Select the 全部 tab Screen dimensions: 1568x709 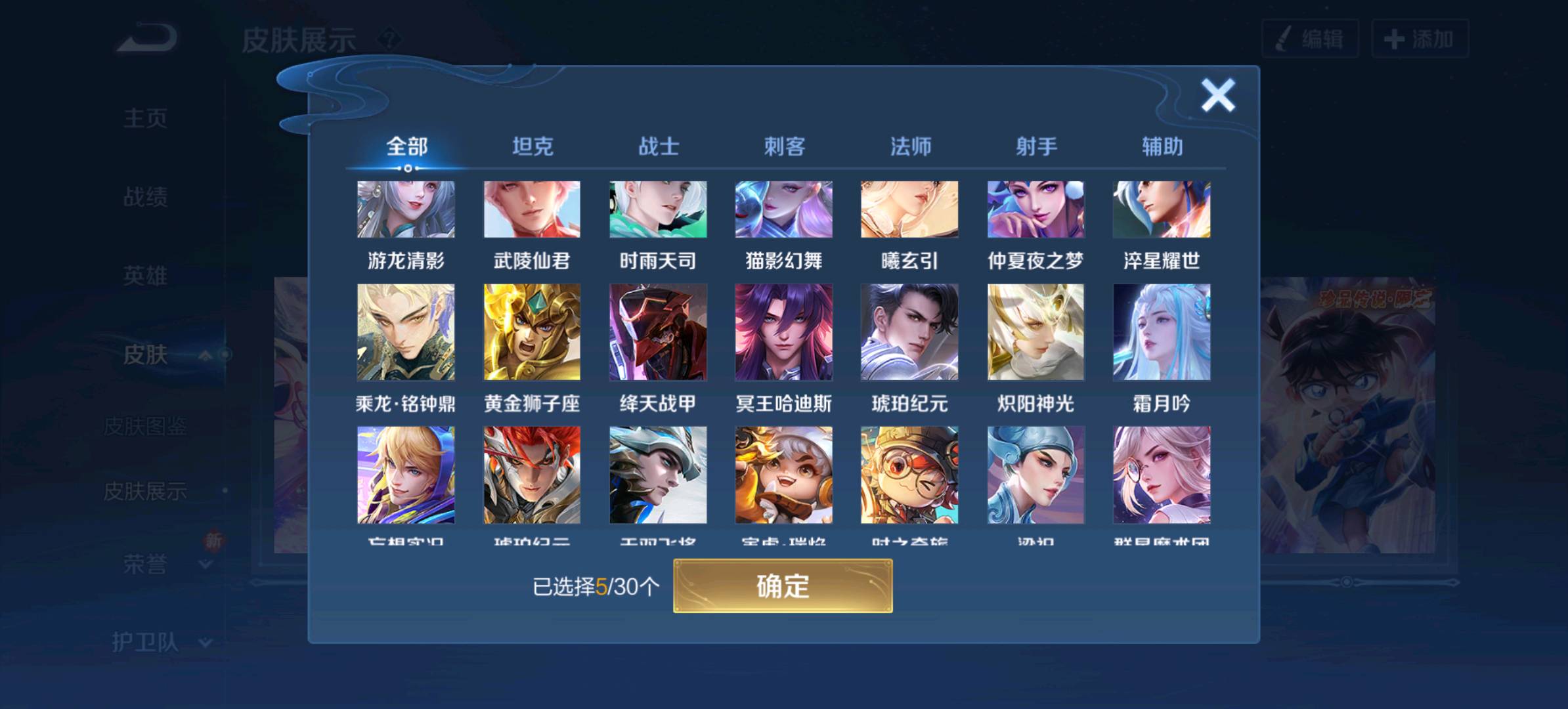(406, 146)
